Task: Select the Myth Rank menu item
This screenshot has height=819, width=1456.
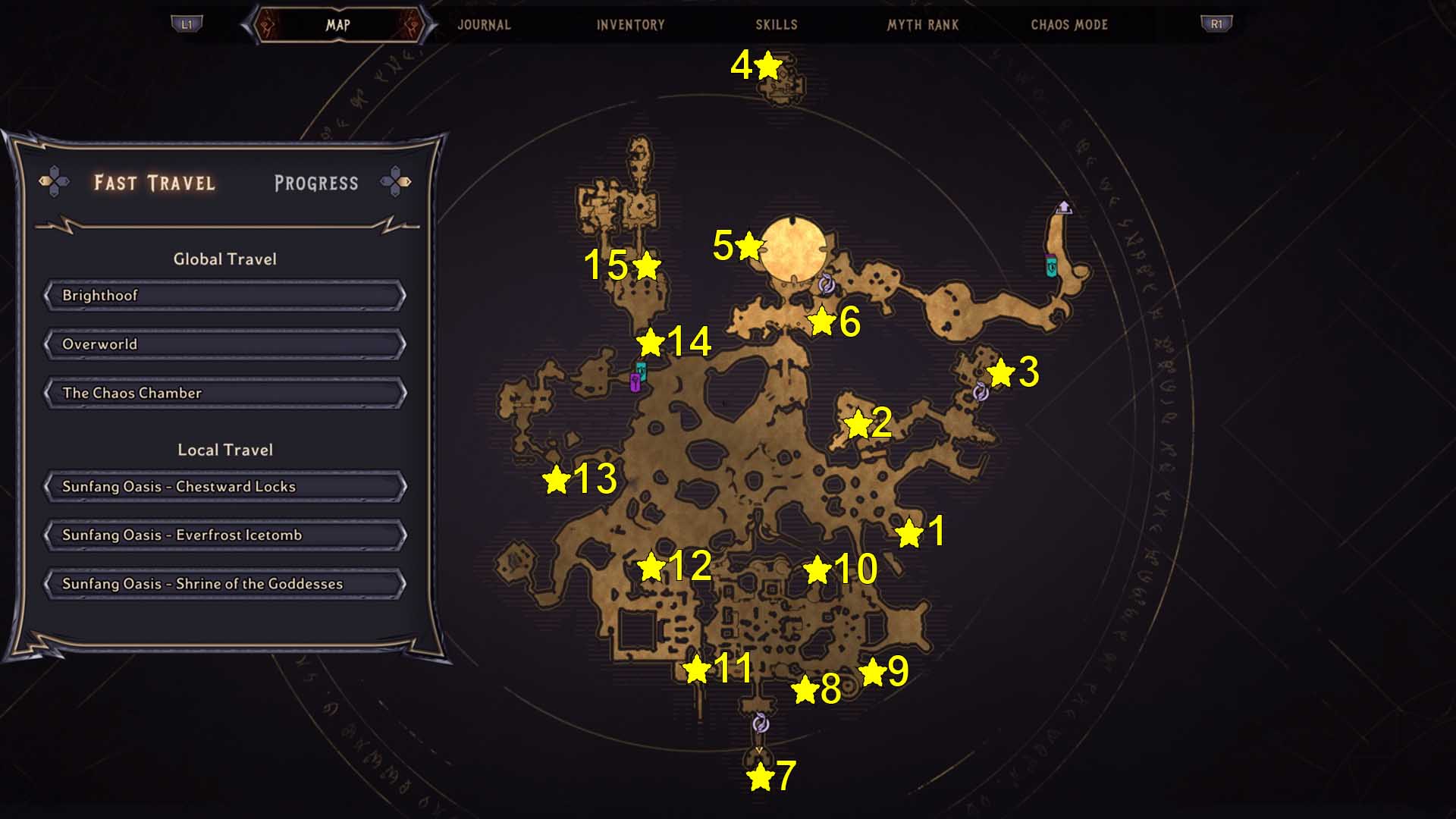Action: (x=922, y=24)
